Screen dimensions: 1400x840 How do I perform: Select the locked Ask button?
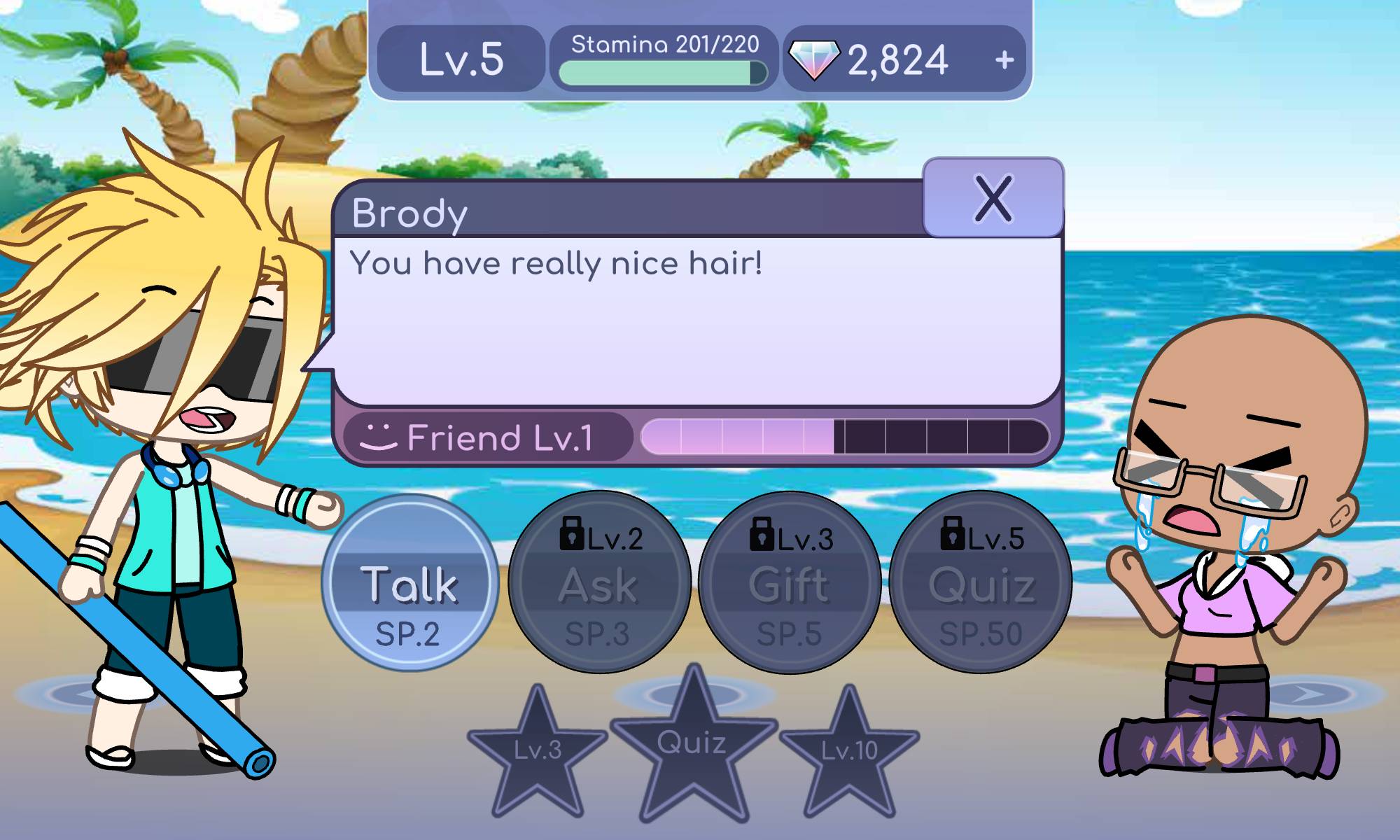click(x=599, y=582)
